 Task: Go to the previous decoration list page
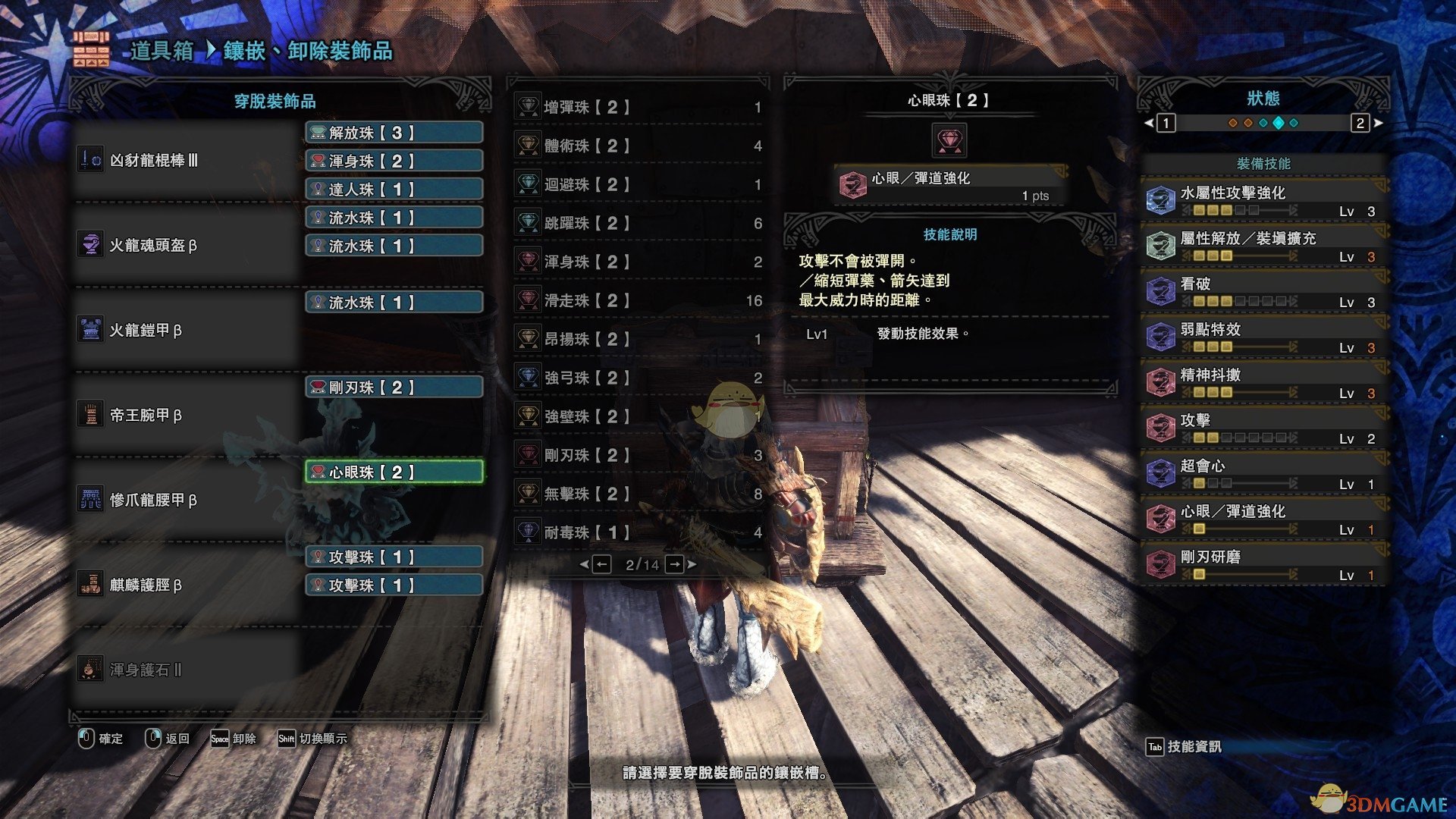[x=601, y=564]
